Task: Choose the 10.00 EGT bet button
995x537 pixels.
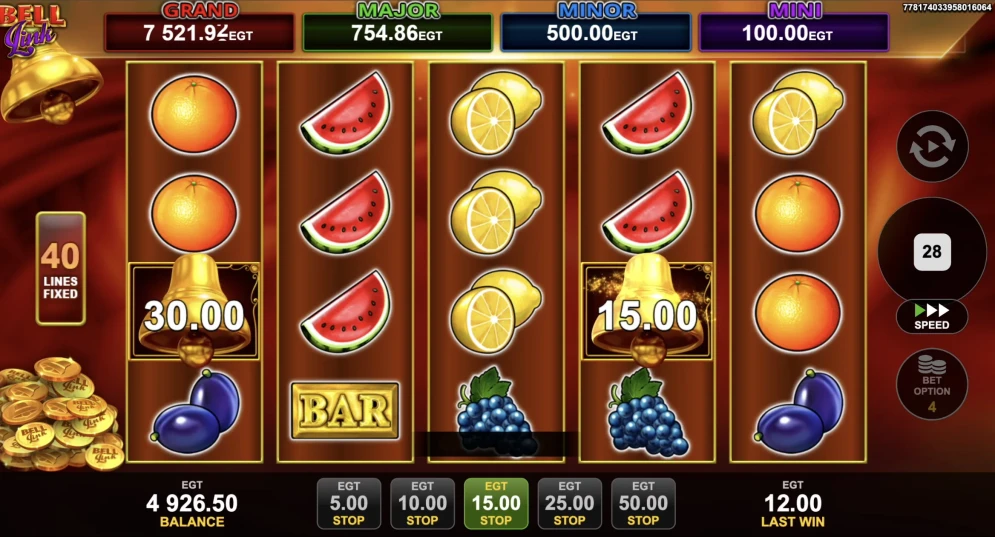Action: pos(422,503)
